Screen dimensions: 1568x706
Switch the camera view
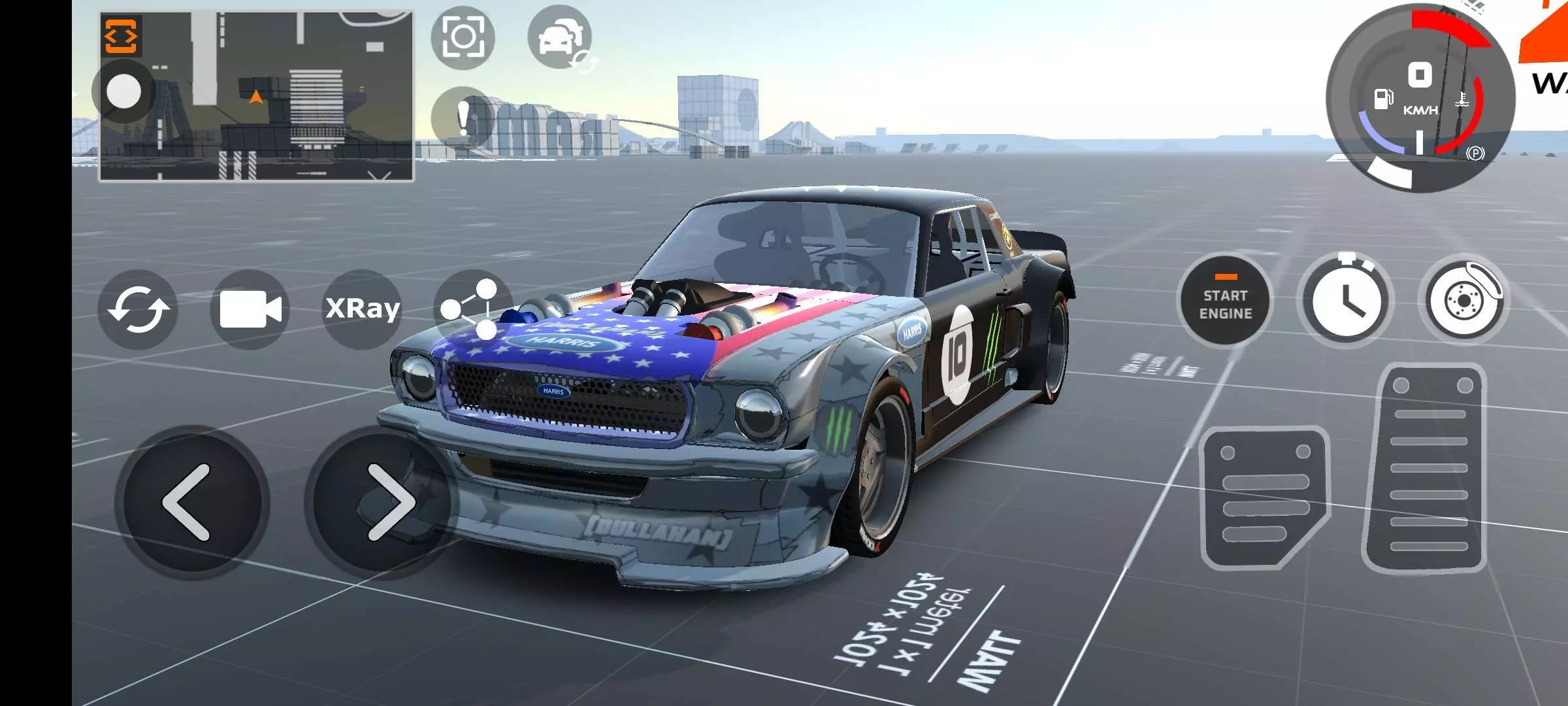point(250,309)
